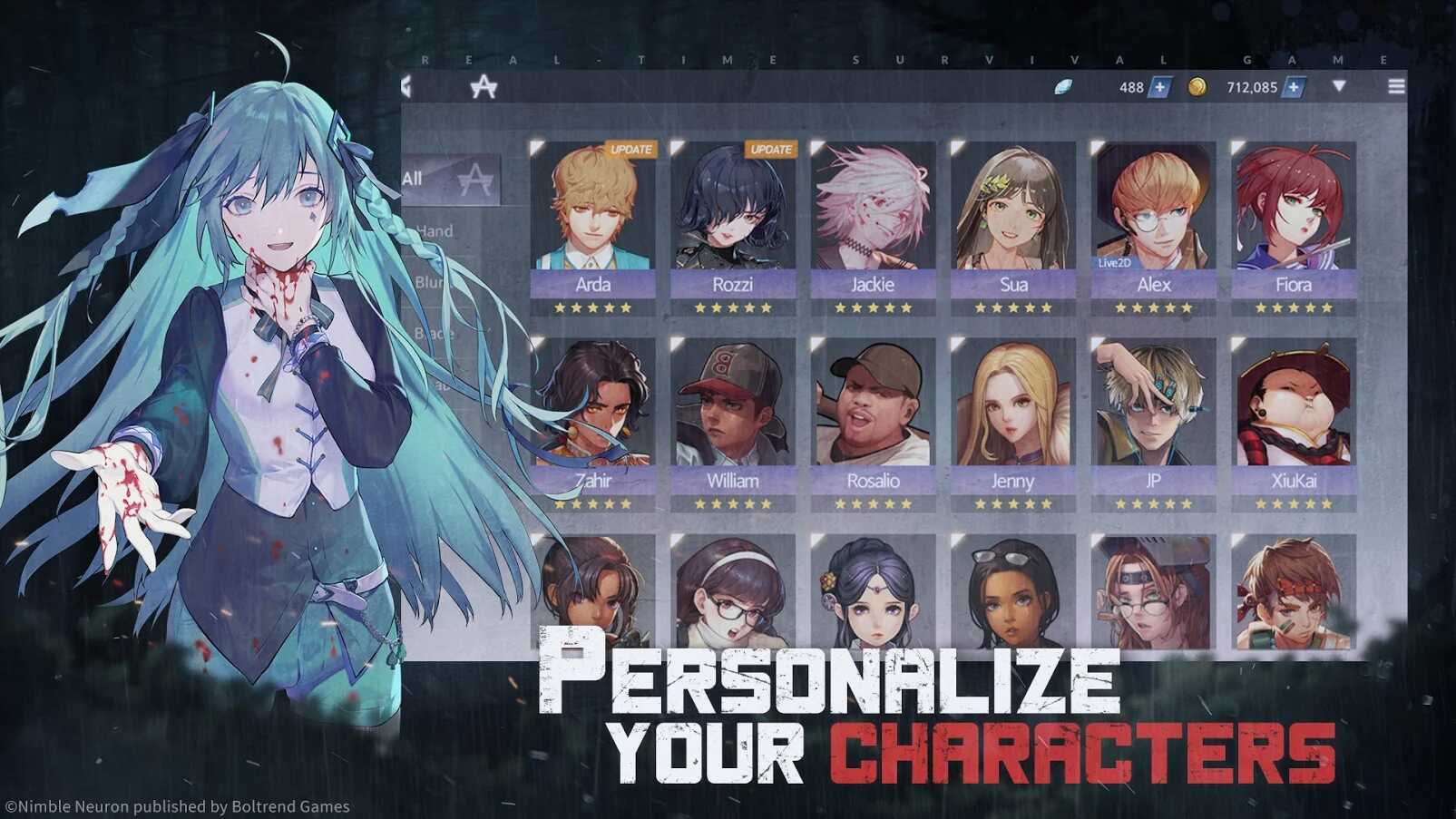Buy more gold coins via plus button
Image resolution: width=1456 pixels, height=819 pixels.
pos(1294,87)
